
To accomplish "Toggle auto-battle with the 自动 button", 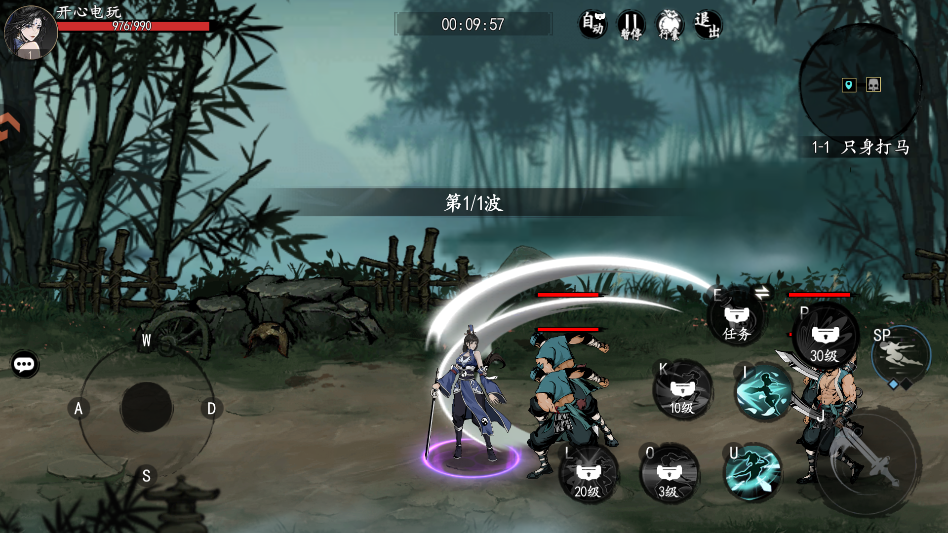I will pos(593,25).
